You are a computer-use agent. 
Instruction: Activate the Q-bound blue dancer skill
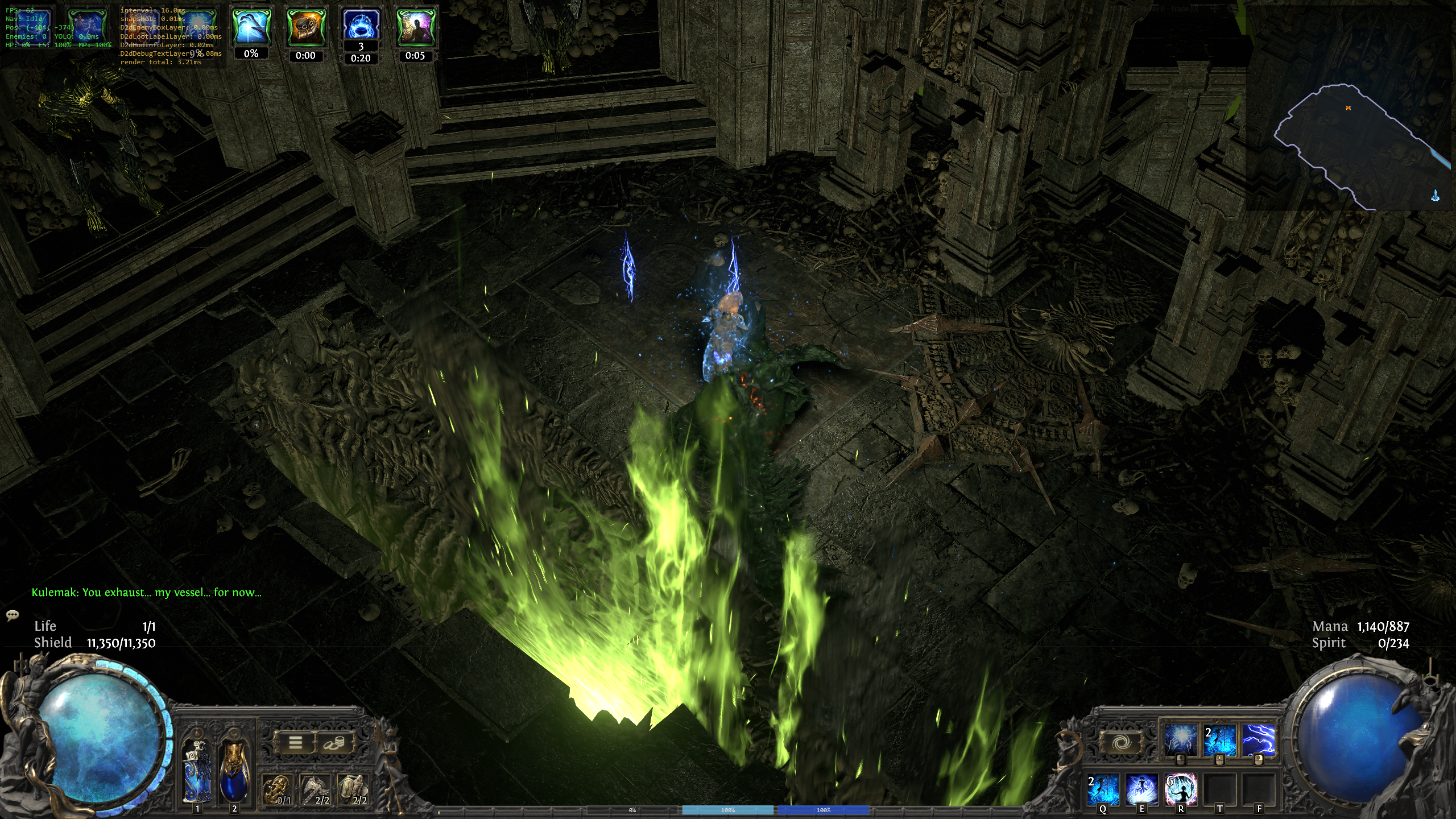(1103, 789)
